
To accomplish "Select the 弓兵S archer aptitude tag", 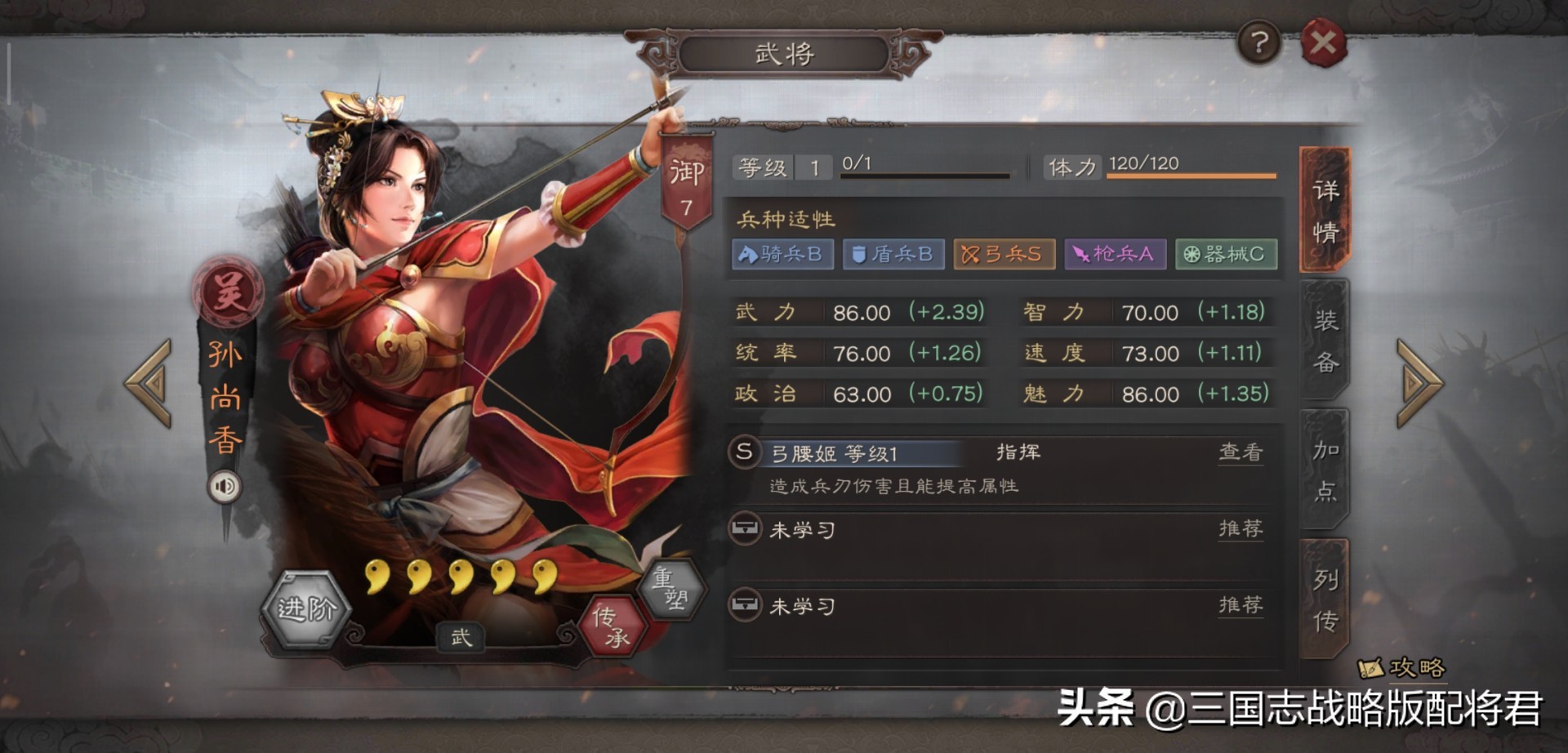I will pyautogui.click(x=1004, y=254).
